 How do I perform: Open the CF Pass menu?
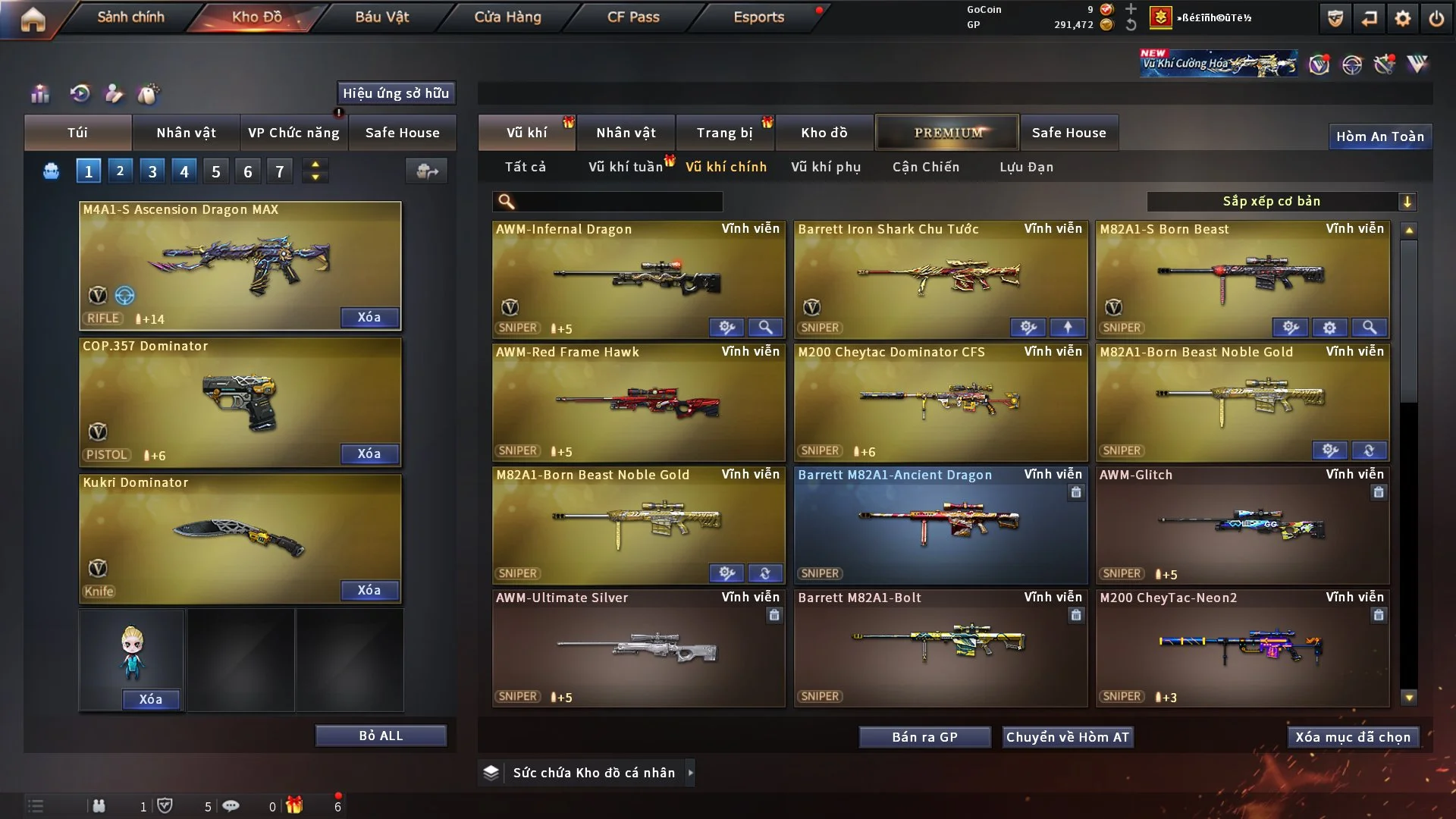click(x=633, y=17)
